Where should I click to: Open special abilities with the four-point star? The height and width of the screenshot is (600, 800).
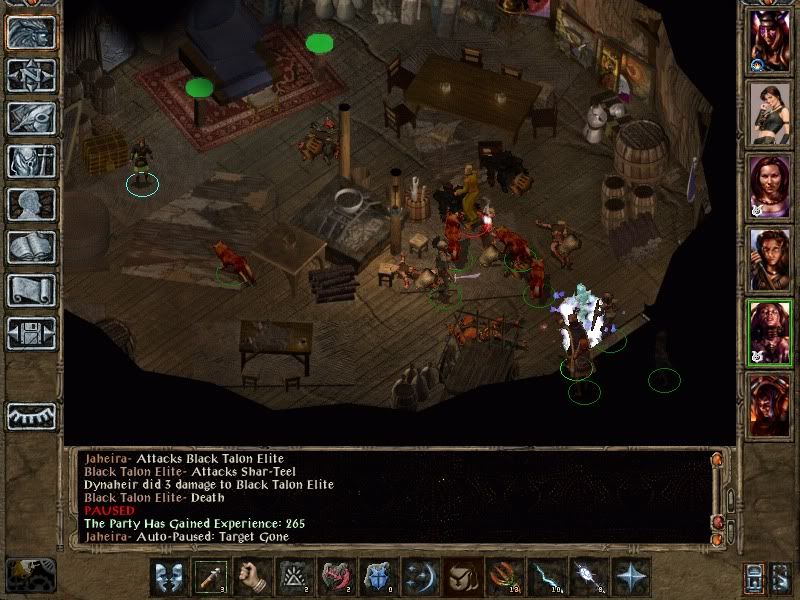[632, 578]
